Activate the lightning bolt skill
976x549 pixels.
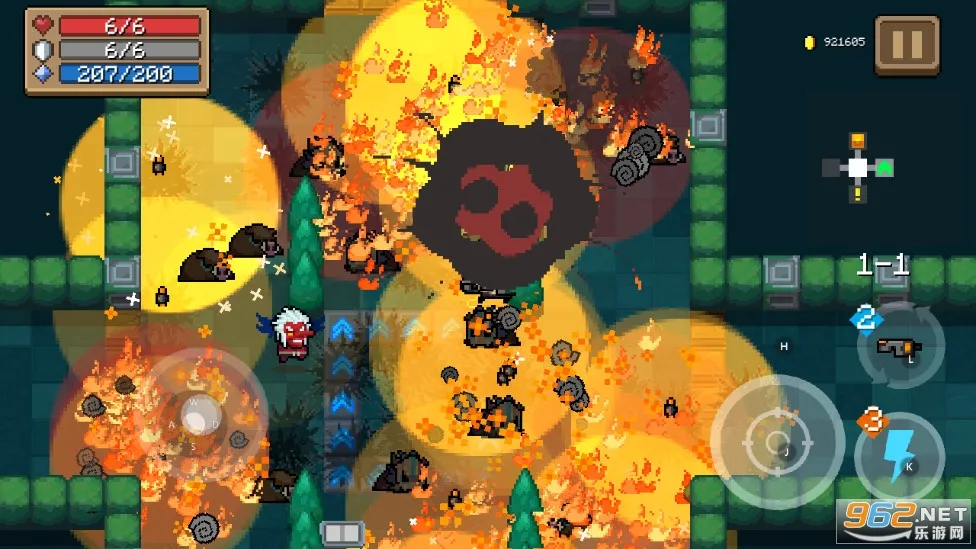click(899, 455)
